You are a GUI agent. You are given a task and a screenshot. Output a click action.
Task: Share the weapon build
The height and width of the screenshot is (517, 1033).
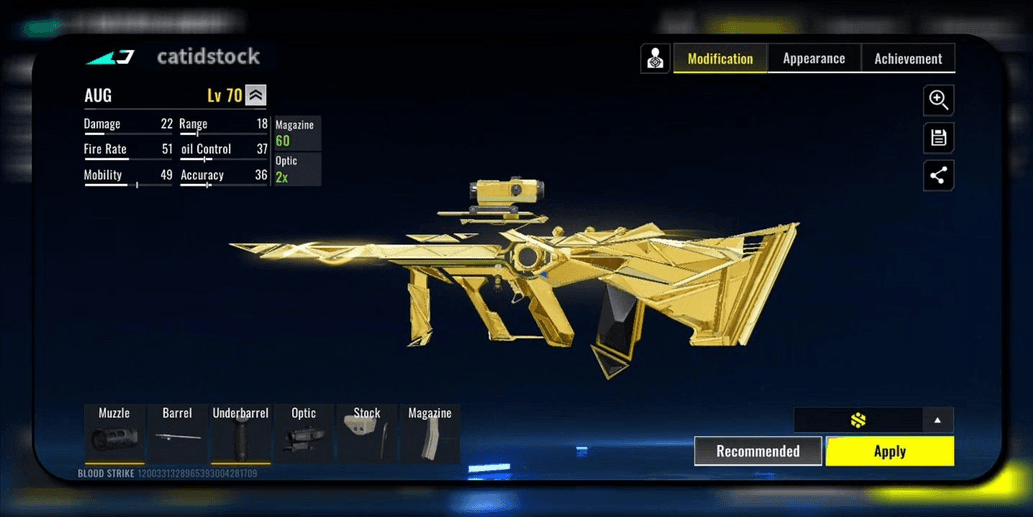(x=938, y=176)
